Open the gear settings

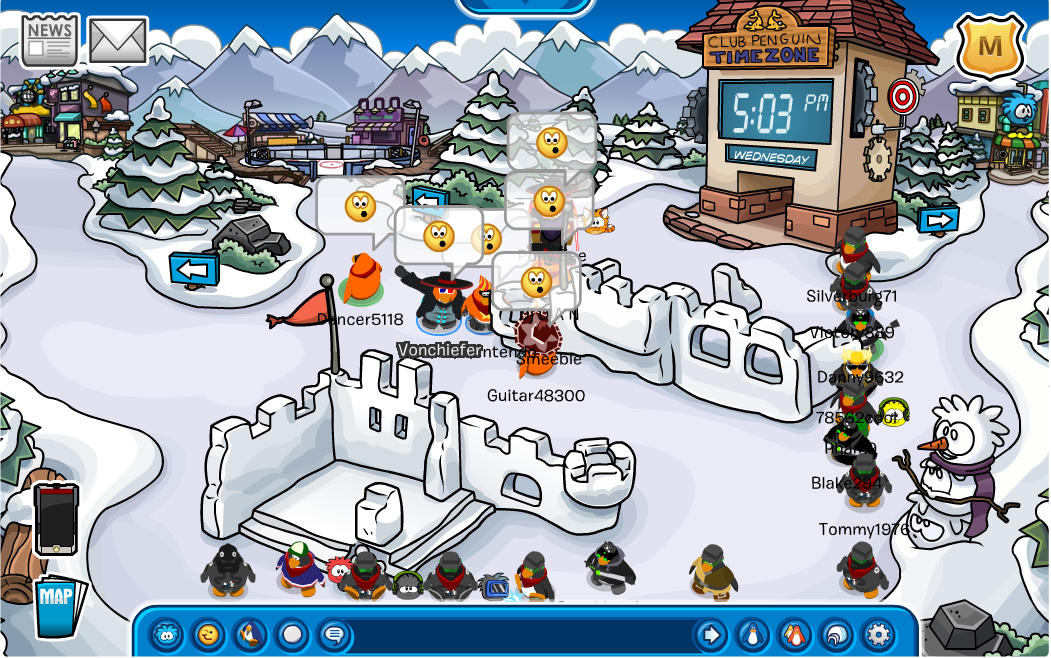[878, 634]
